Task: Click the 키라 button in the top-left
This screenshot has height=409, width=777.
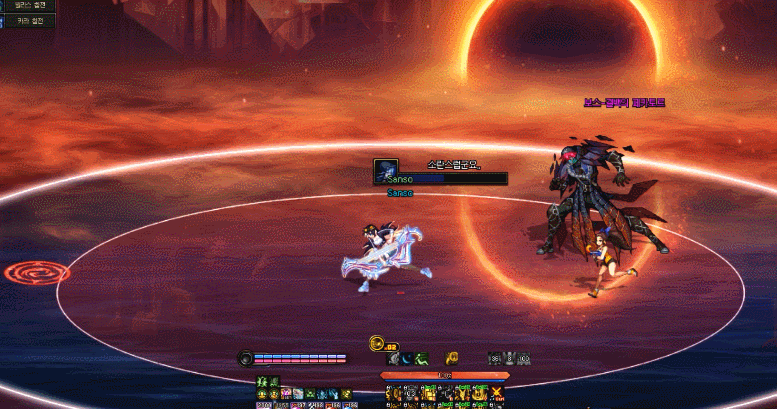Action: click(x=28, y=21)
